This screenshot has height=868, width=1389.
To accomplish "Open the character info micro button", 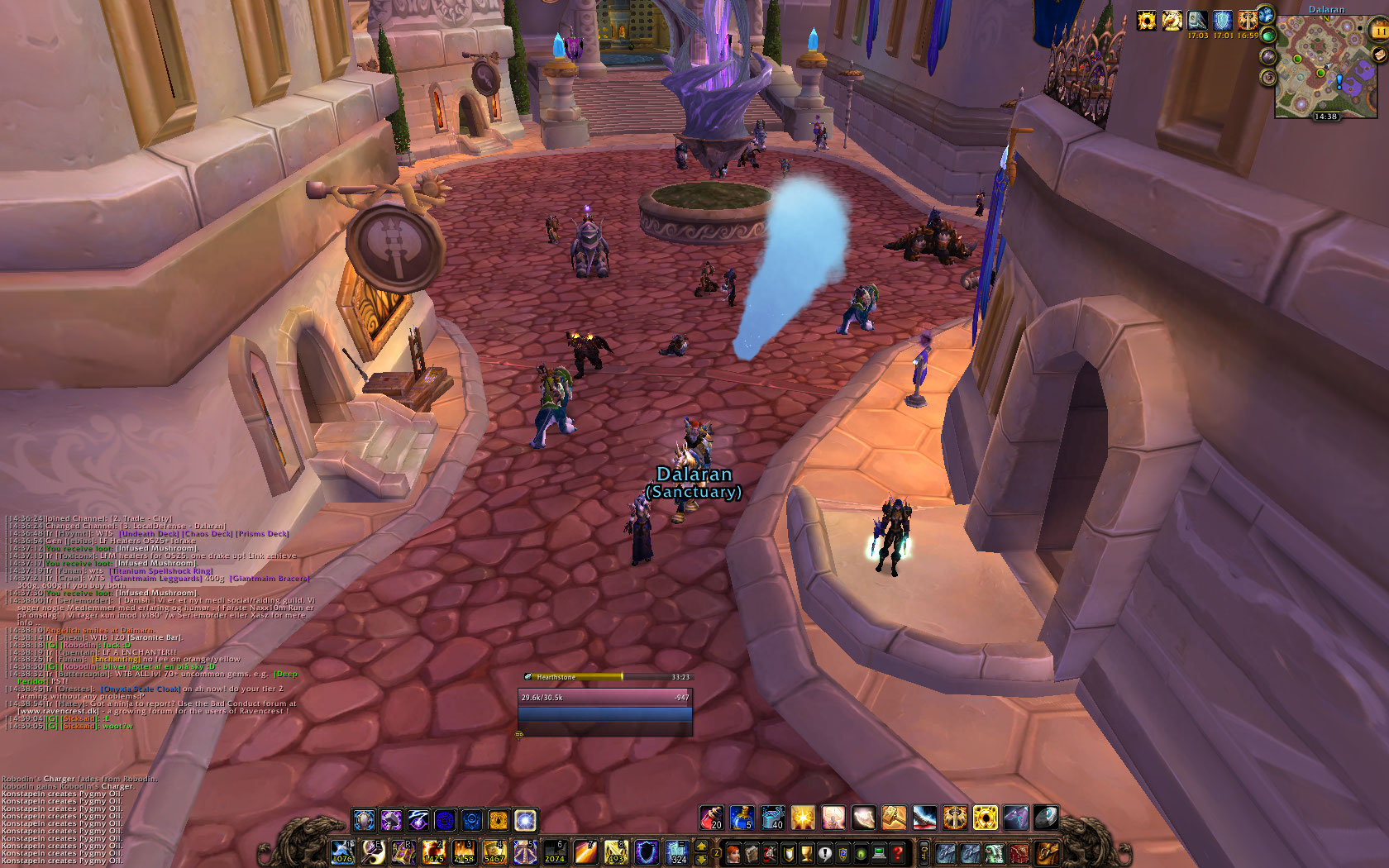I will pos(733,852).
